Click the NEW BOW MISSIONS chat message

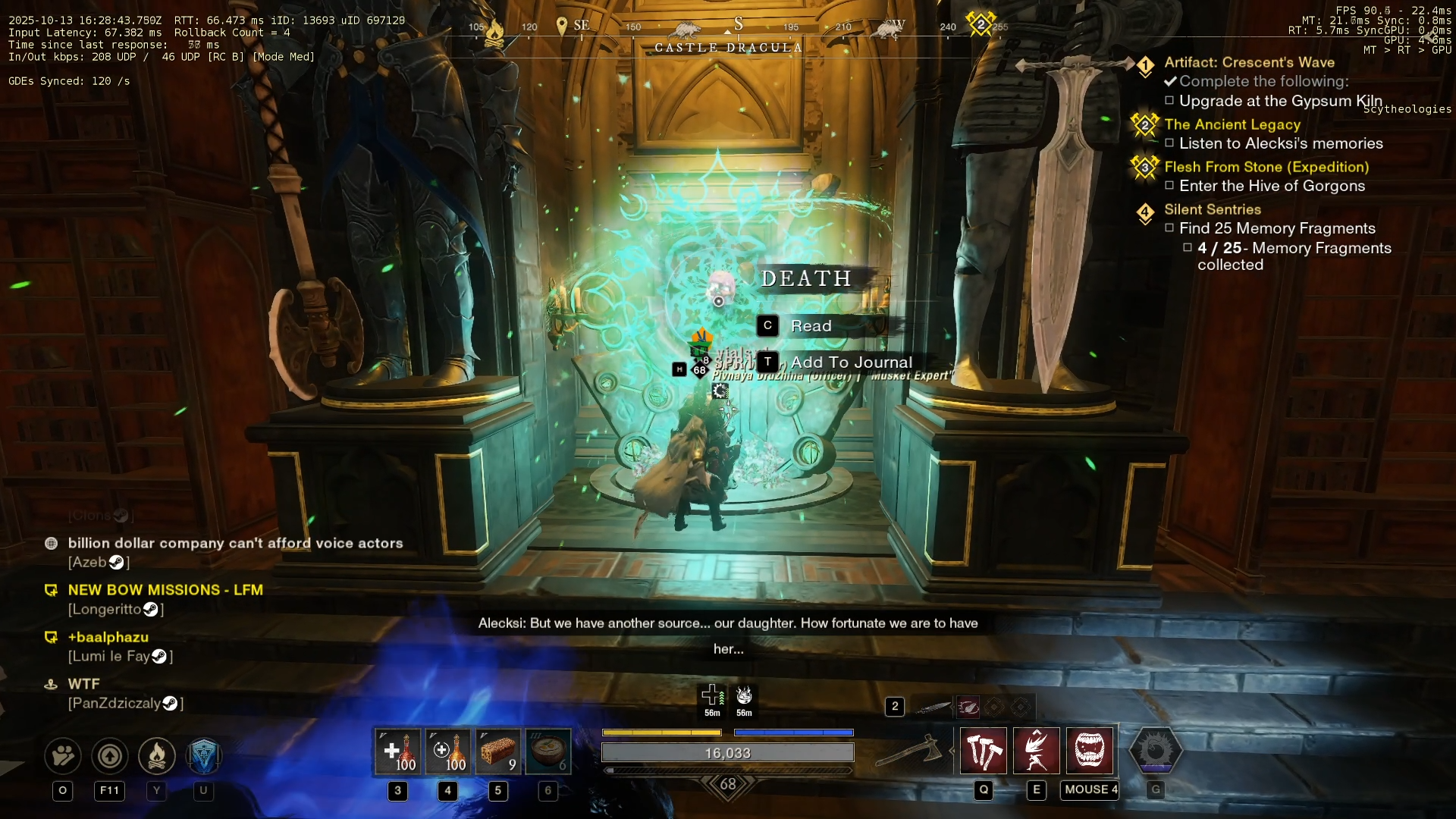(x=165, y=590)
